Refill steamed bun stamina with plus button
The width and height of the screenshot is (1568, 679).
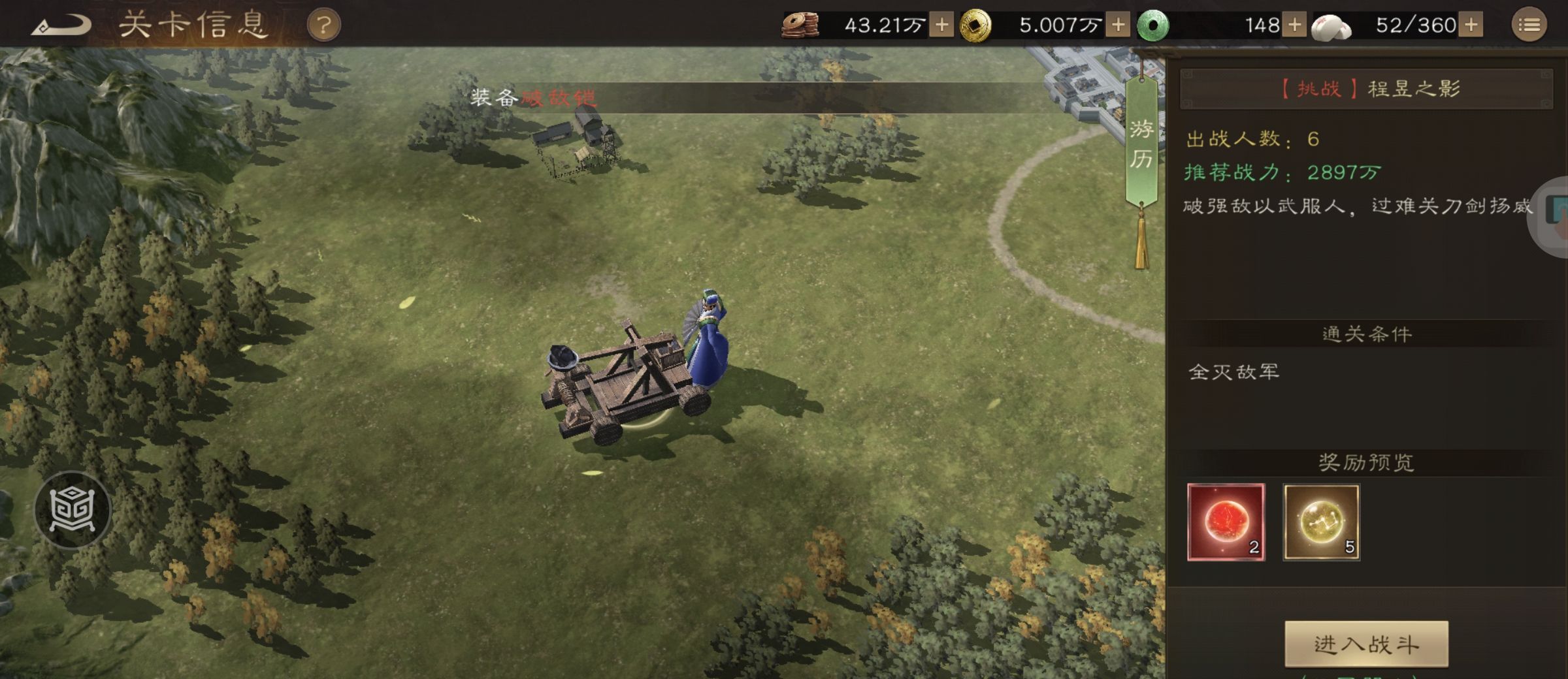[1471, 25]
